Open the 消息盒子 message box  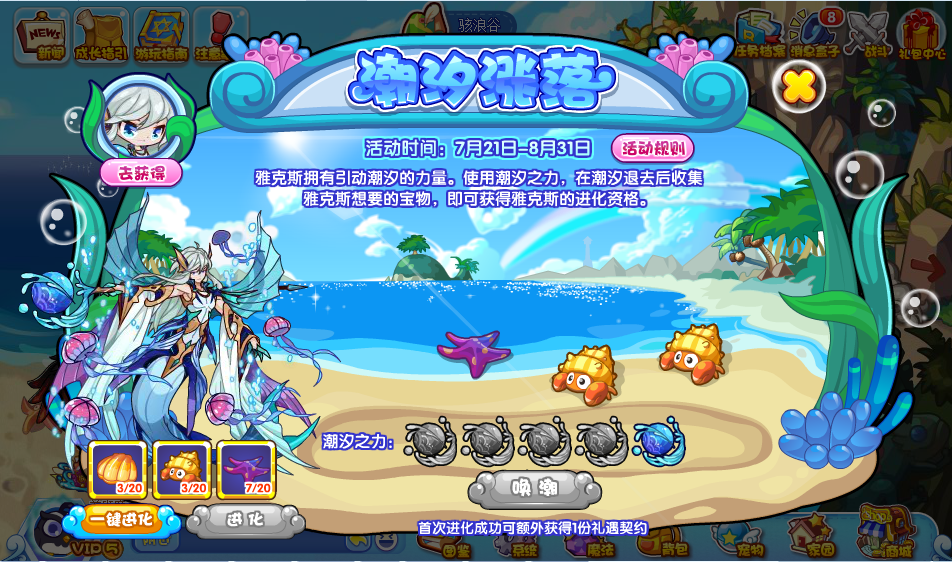coord(816,33)
